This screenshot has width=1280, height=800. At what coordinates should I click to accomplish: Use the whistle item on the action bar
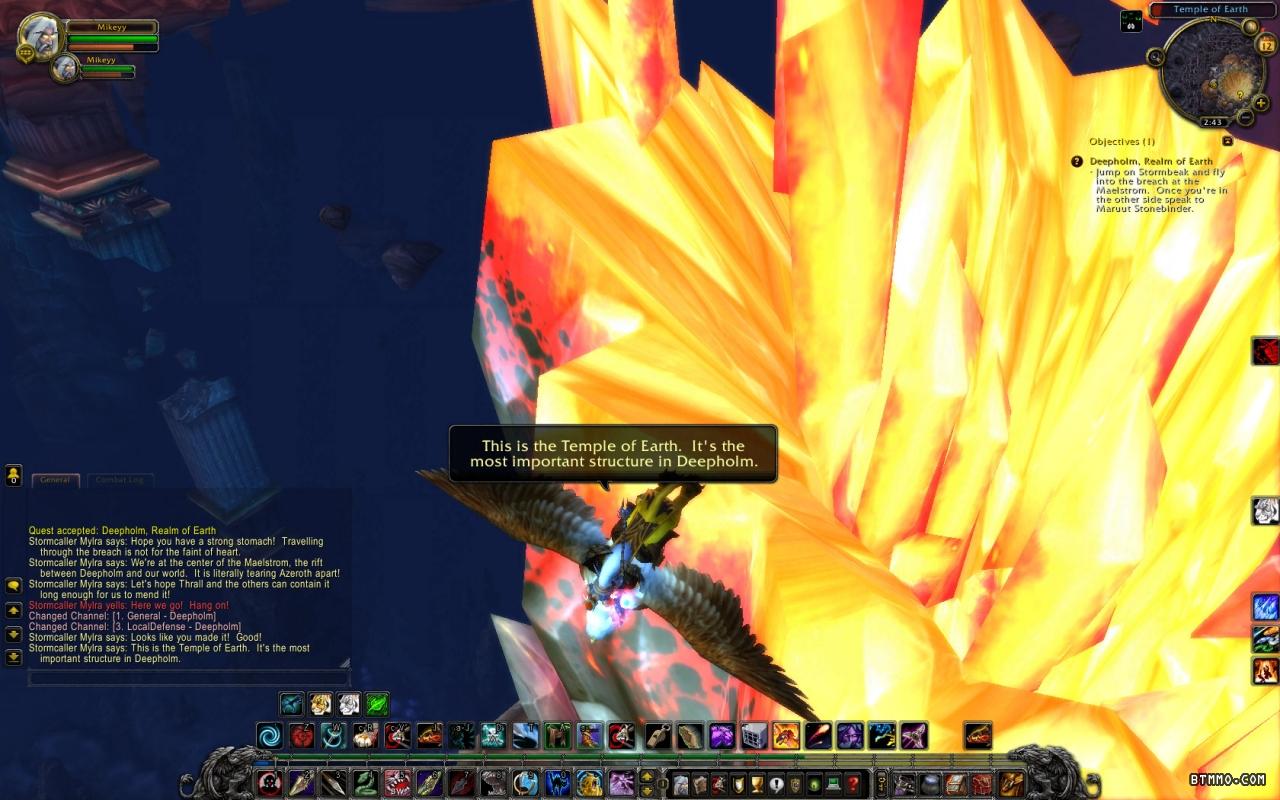pos(658,736)
